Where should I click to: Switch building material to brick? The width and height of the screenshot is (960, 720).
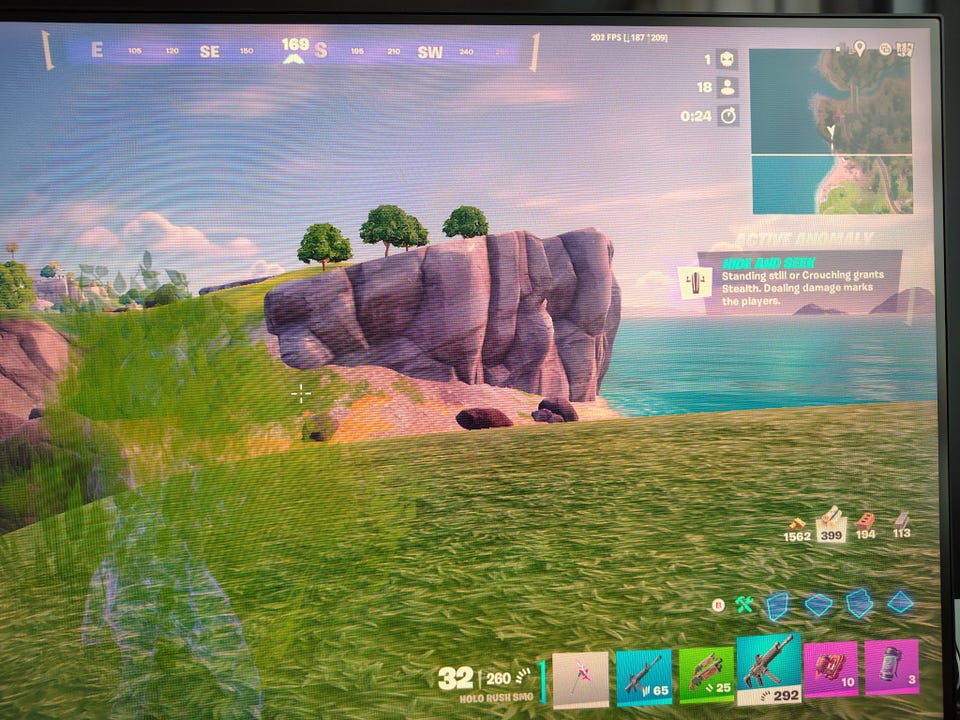866,523
